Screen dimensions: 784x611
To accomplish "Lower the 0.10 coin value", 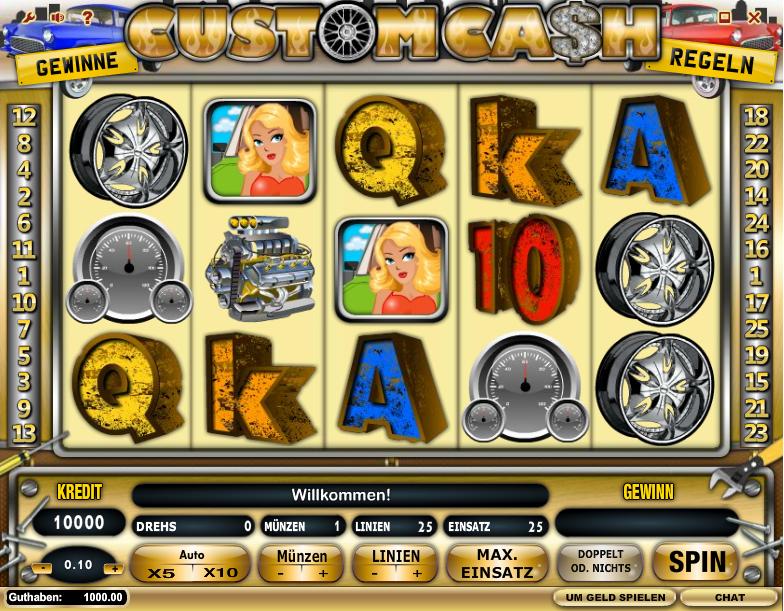I will (41, 567).
